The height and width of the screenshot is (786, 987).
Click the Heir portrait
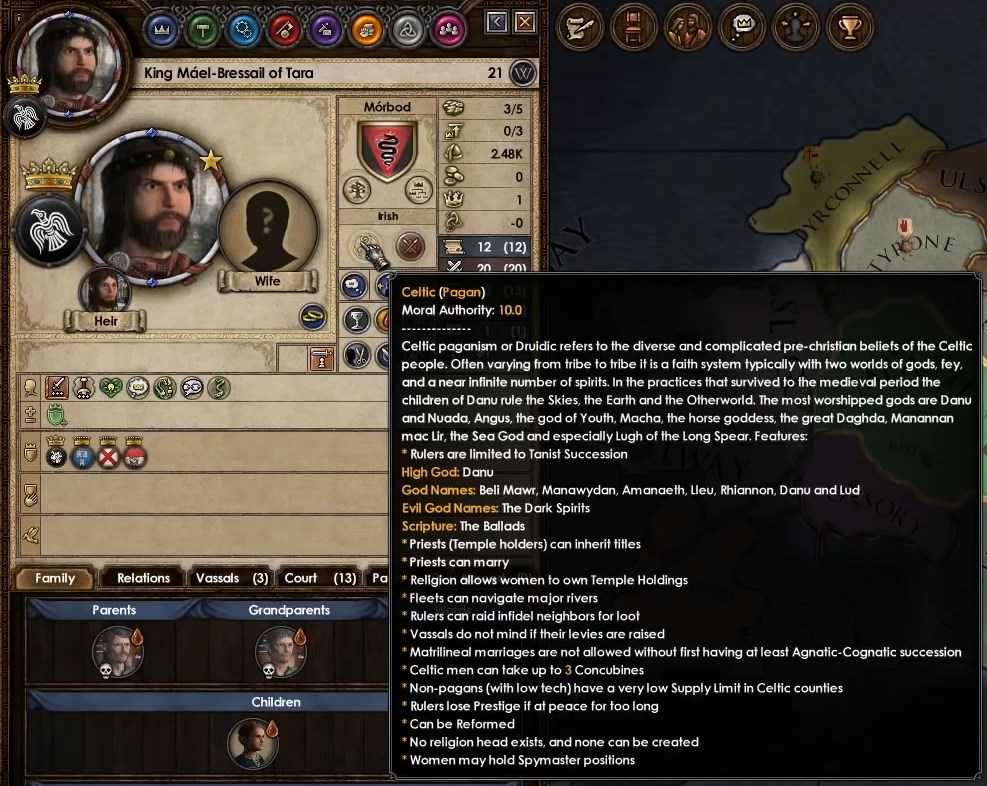[105, 292]
